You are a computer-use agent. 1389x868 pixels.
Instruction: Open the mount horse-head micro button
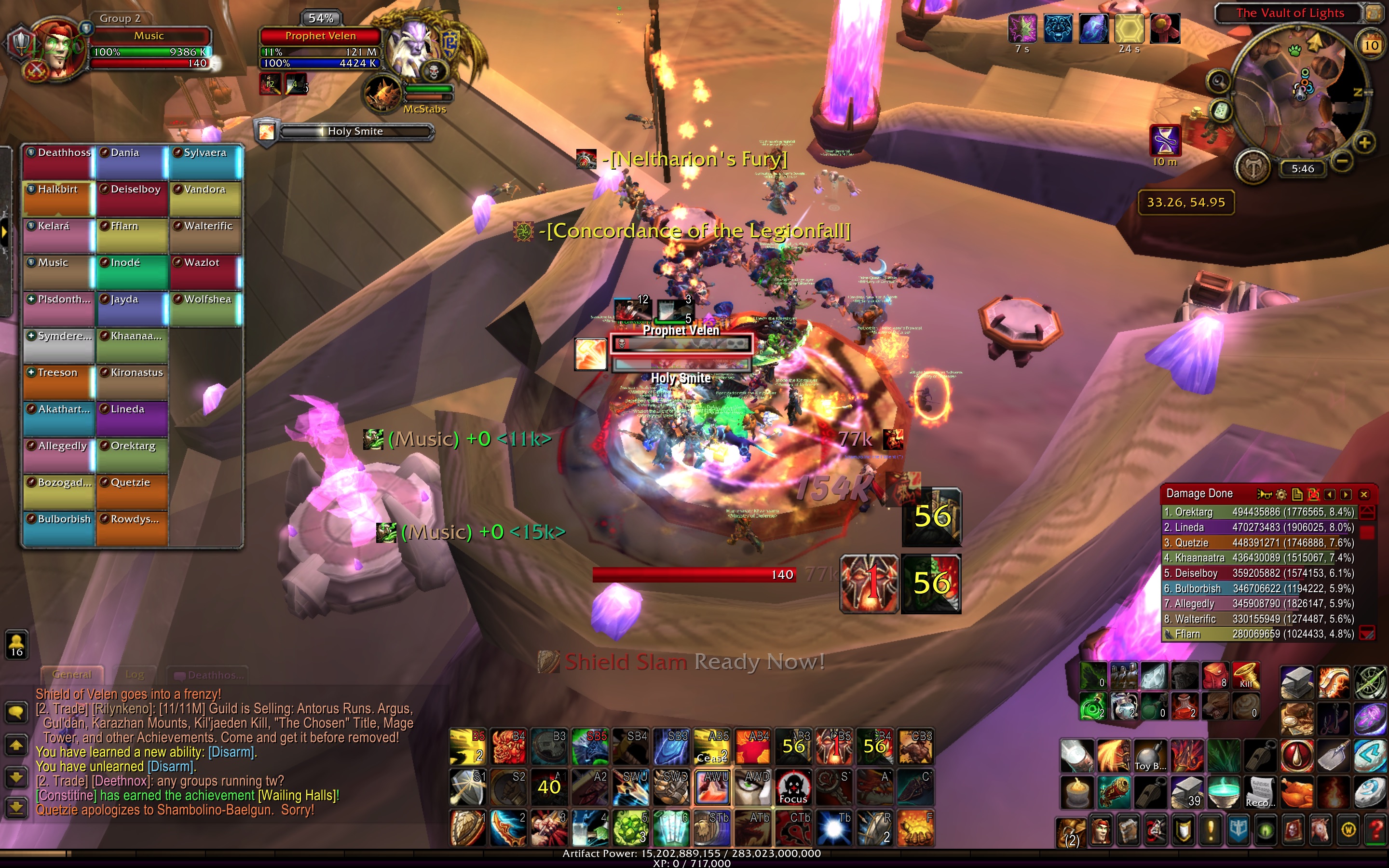click(1321, 830)
